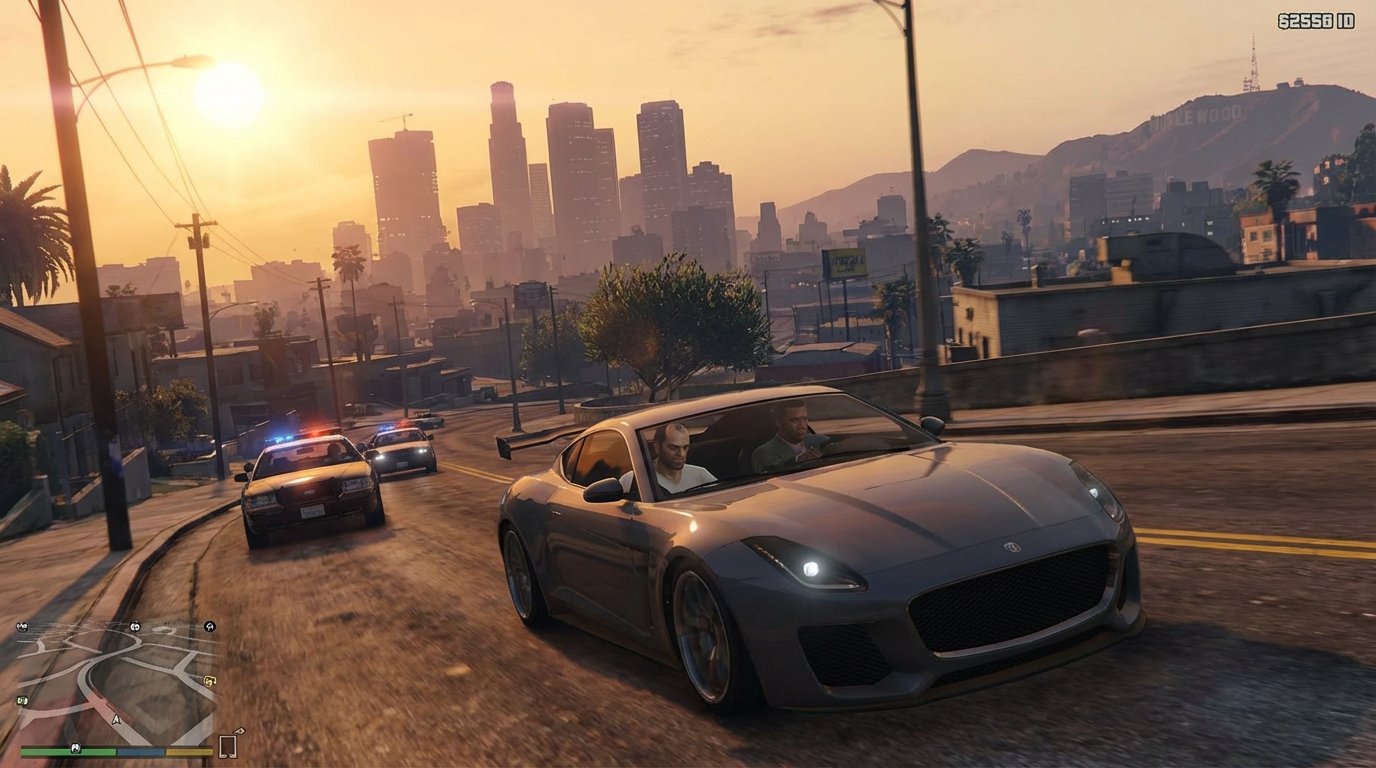Select the yellow mission blip on the minimap

pyautogui.click(x=210, y=681)
